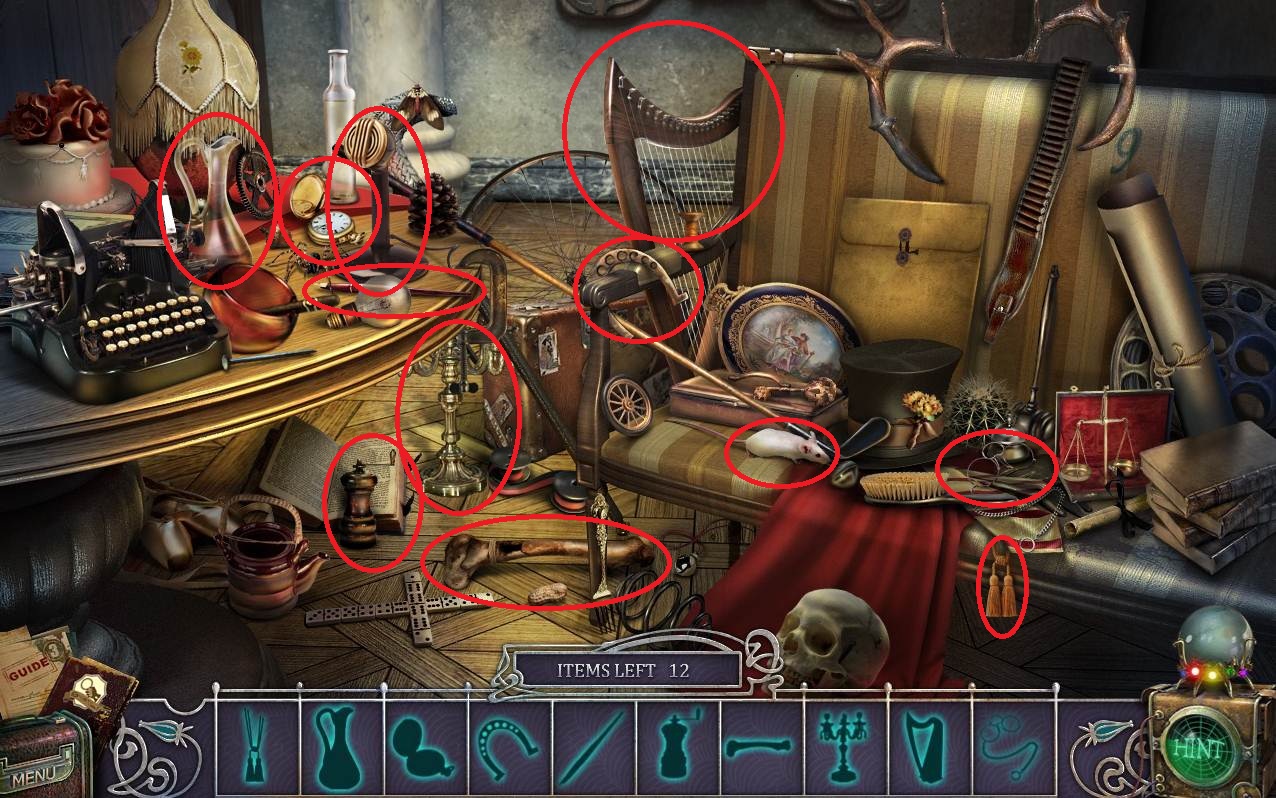Select the pepper grinder silhouette slot
This screenshot has width=1276, height=798.
coord(674,746)
